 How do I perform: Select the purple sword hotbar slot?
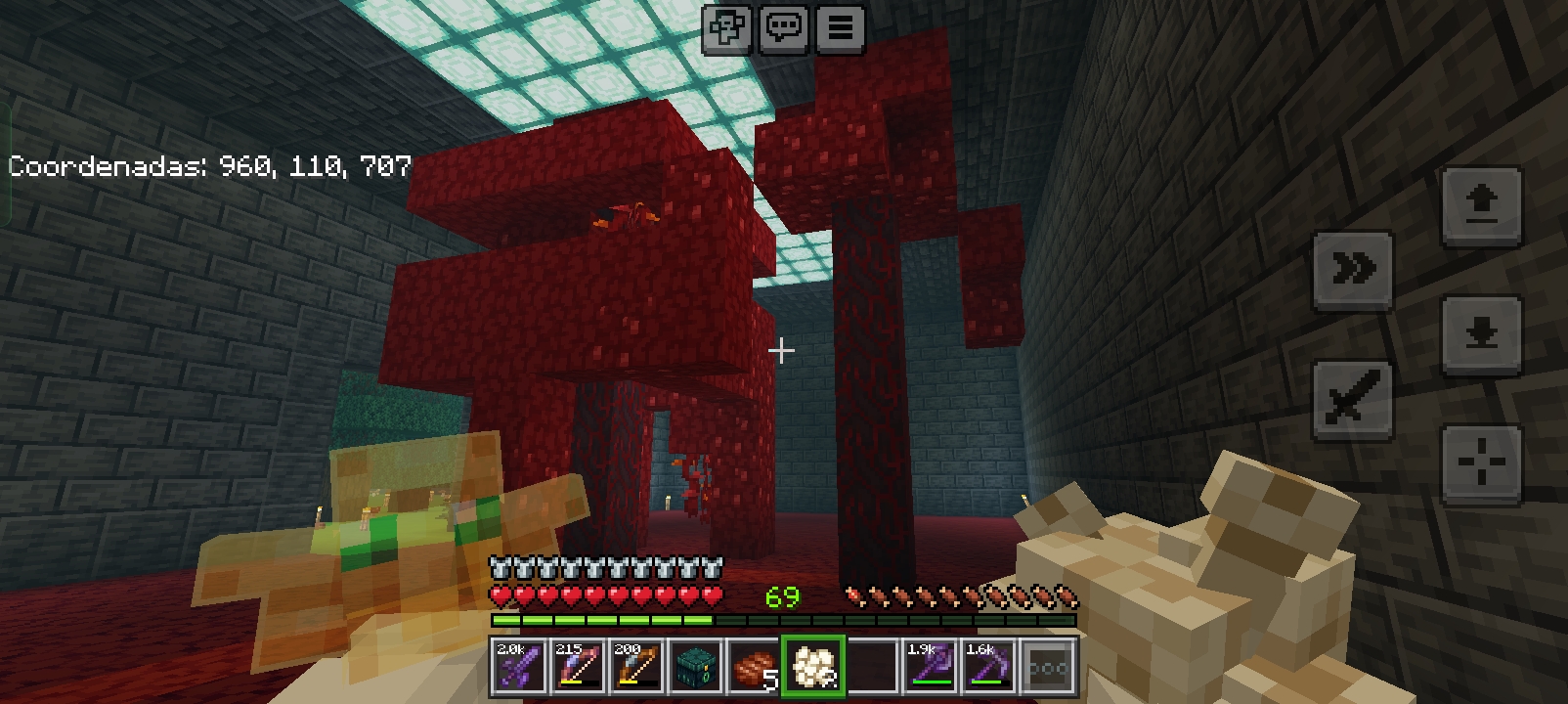[518, 667]
